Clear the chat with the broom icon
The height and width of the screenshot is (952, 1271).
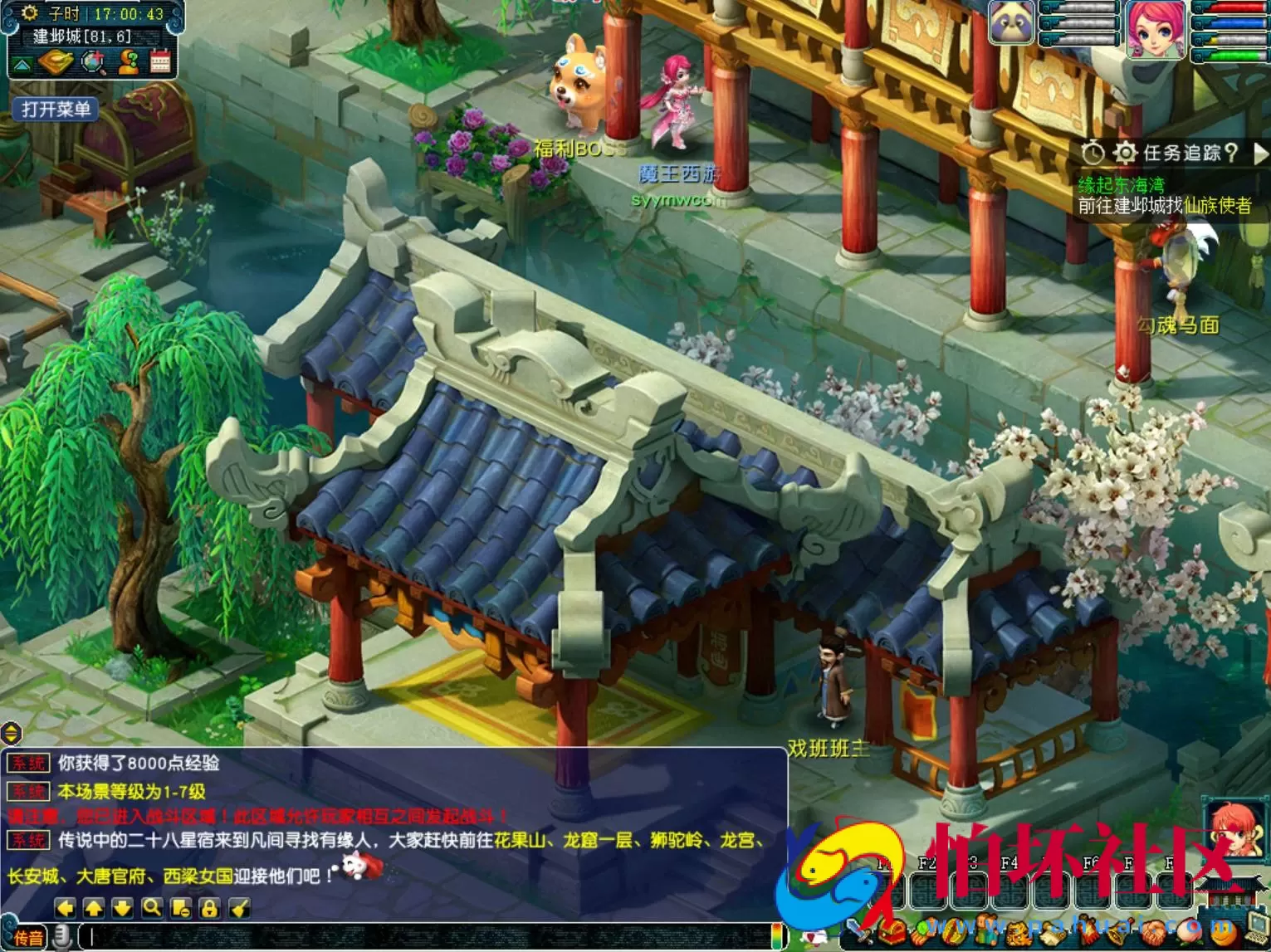click(239, 910)
